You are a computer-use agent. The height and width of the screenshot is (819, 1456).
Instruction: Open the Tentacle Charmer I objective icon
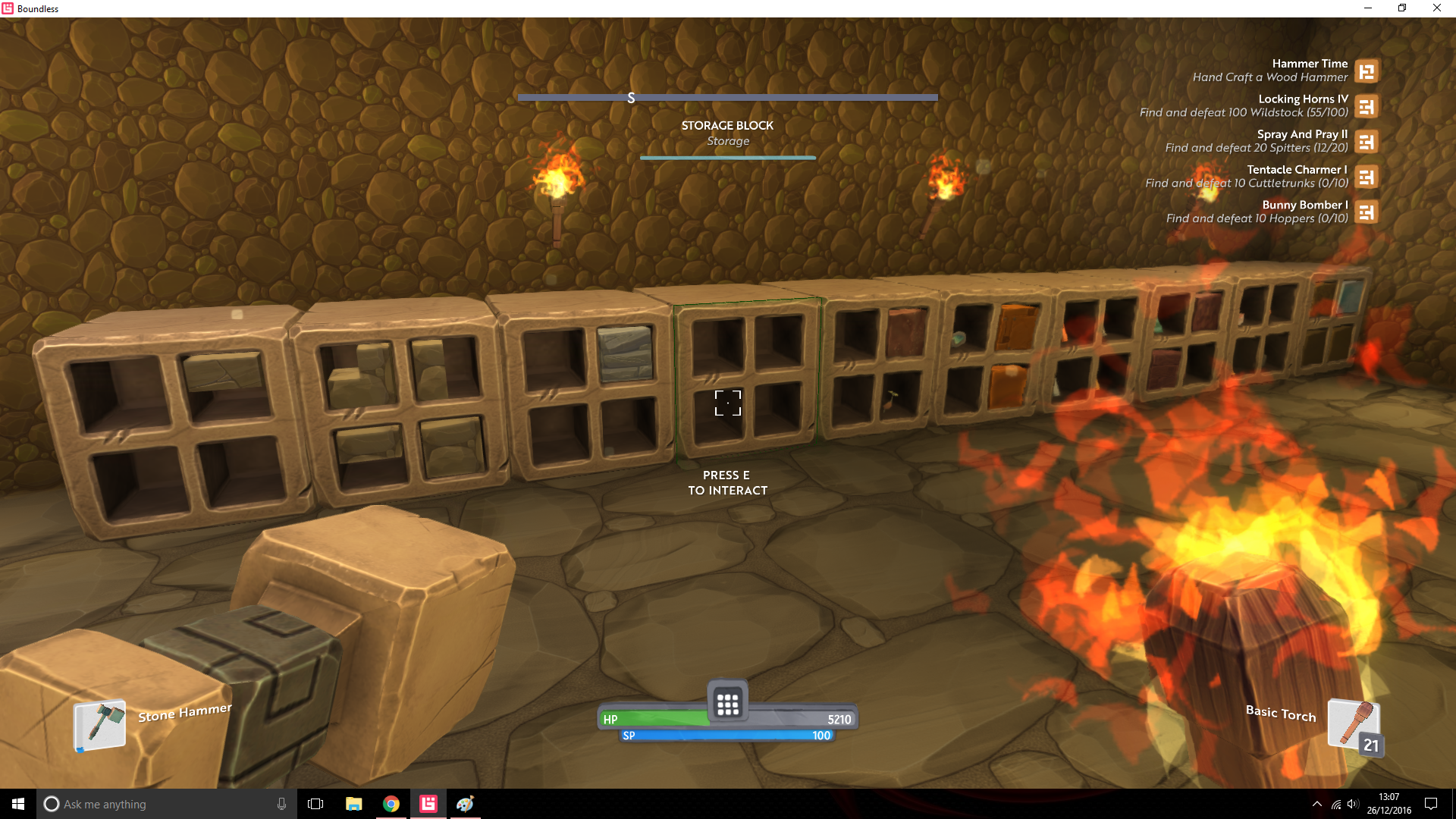pos(1367,177)
